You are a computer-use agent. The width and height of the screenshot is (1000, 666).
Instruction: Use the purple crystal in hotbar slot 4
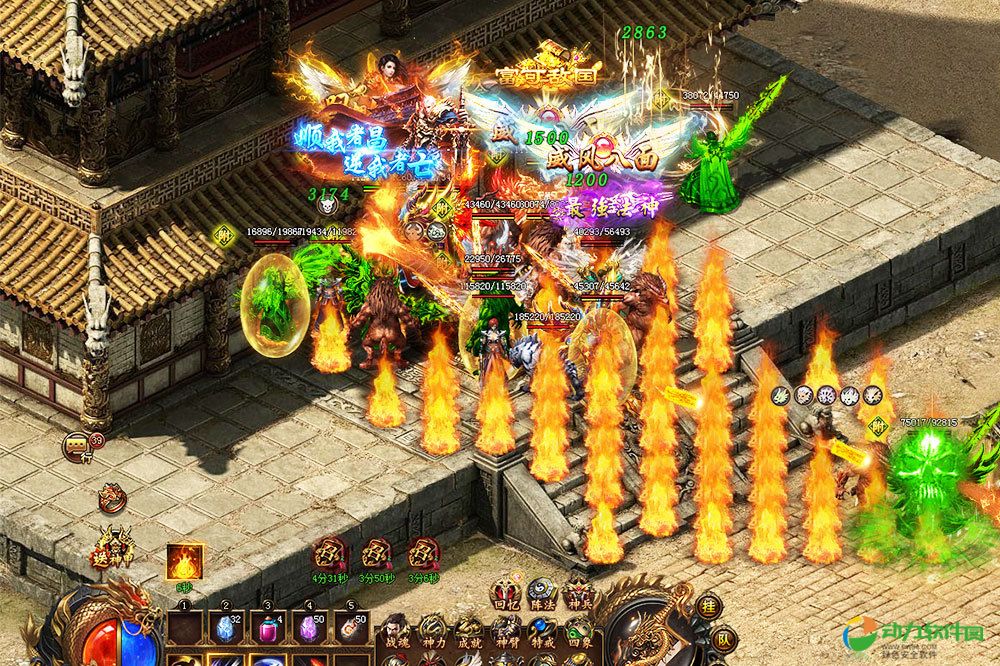[308, 628]
